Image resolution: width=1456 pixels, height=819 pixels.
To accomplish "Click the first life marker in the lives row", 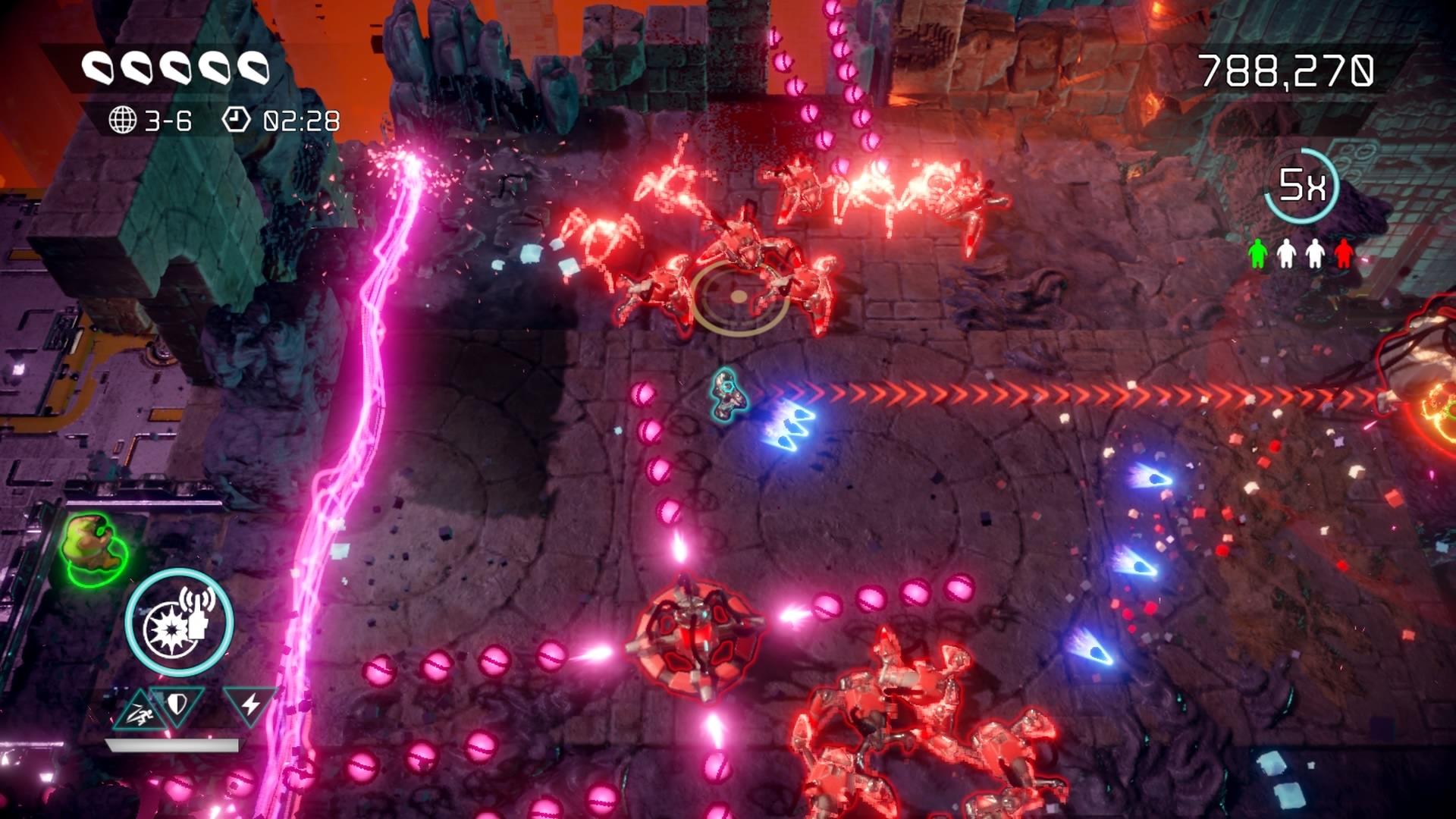I will pos(99,68).
